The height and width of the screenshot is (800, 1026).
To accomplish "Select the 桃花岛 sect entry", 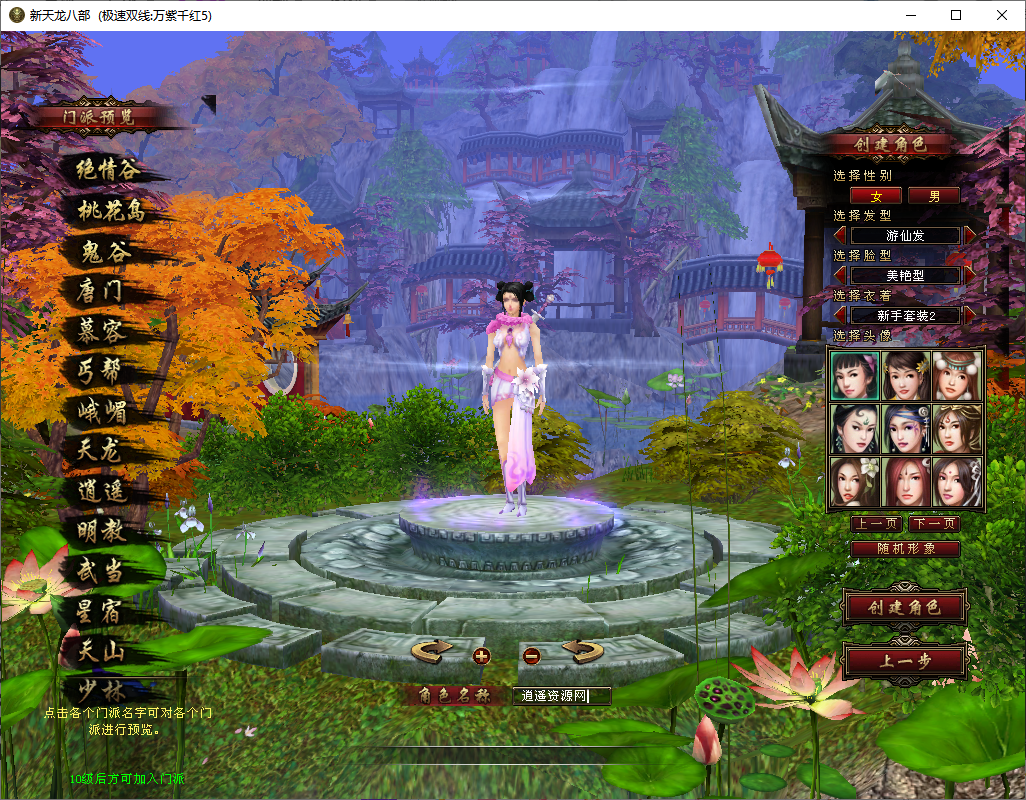I will [x=112, y=210].
